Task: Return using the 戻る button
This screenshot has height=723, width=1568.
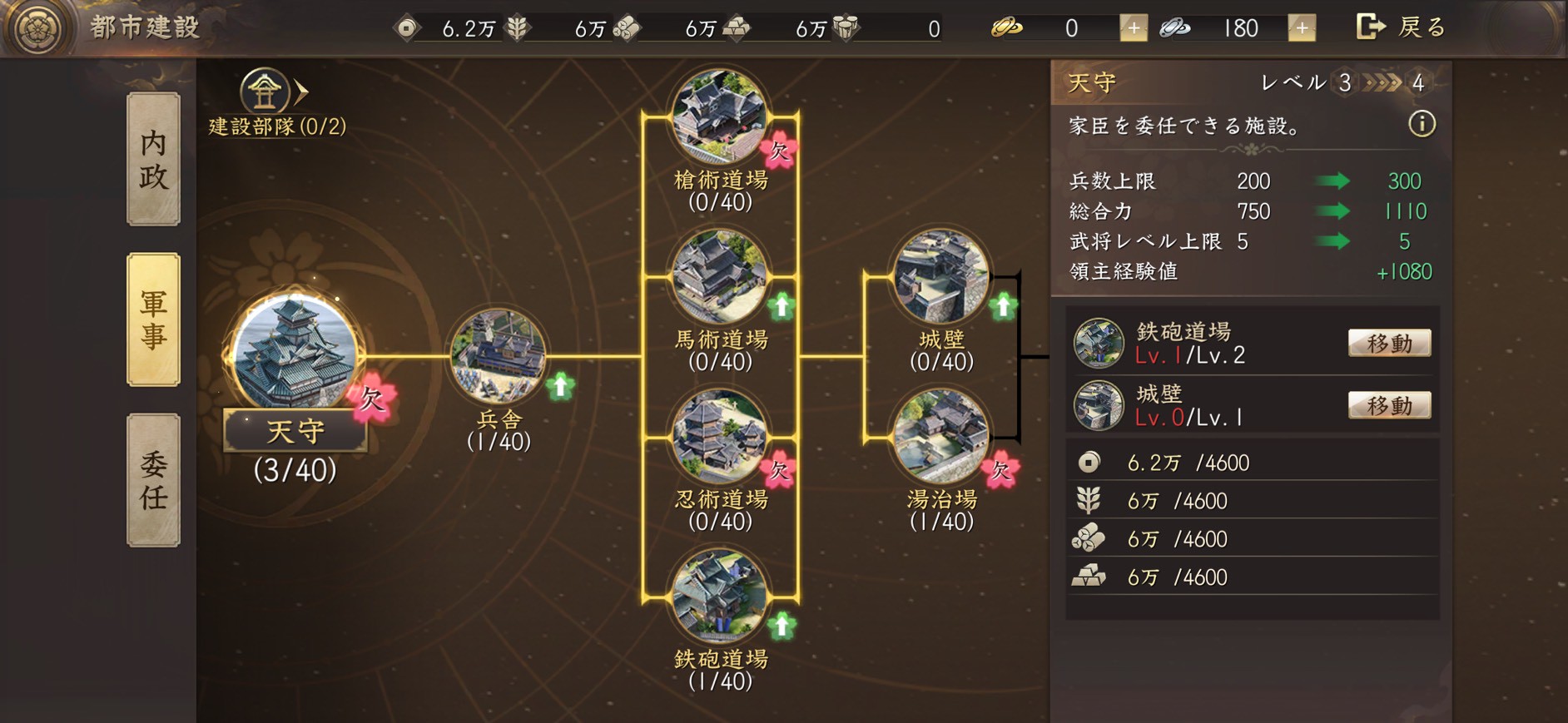Action: coord(1402,27)
